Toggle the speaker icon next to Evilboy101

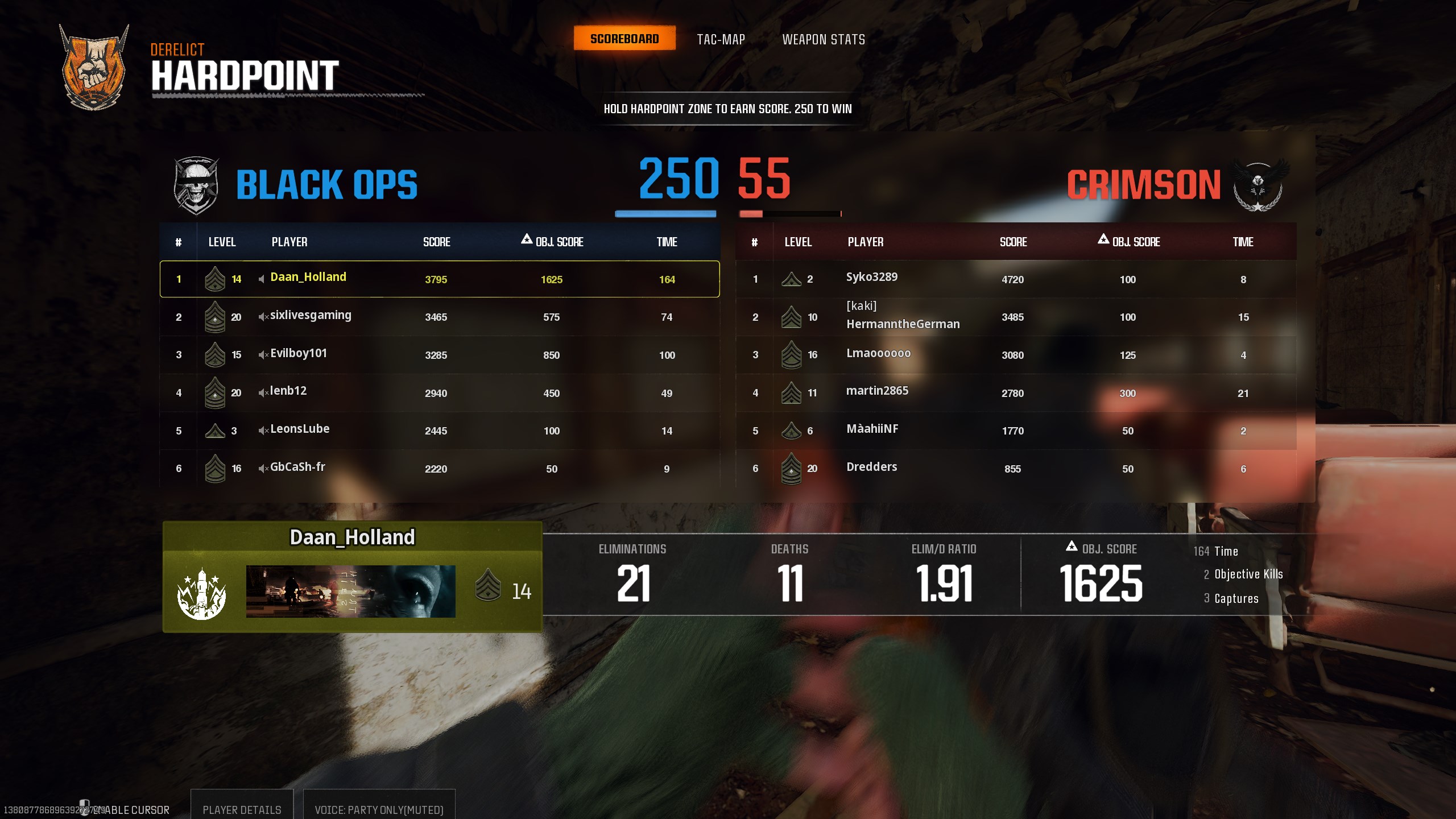pyautogui.click(x=263, y=355)
